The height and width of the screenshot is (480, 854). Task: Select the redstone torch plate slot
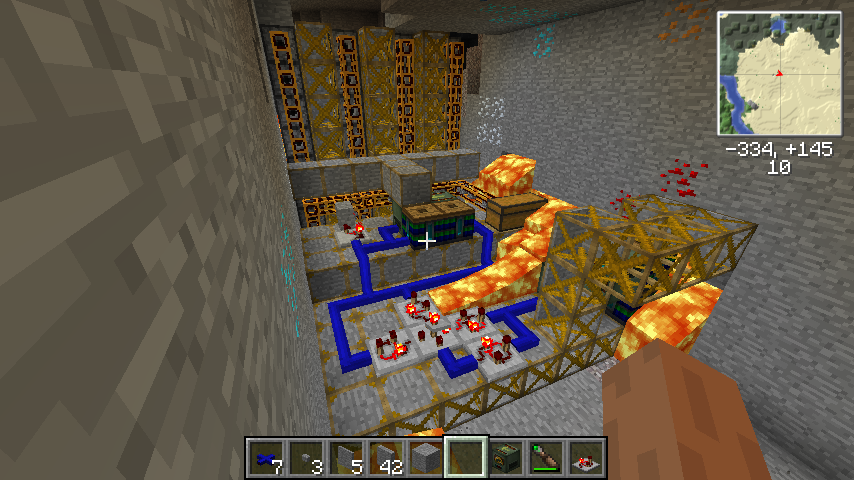586,458
